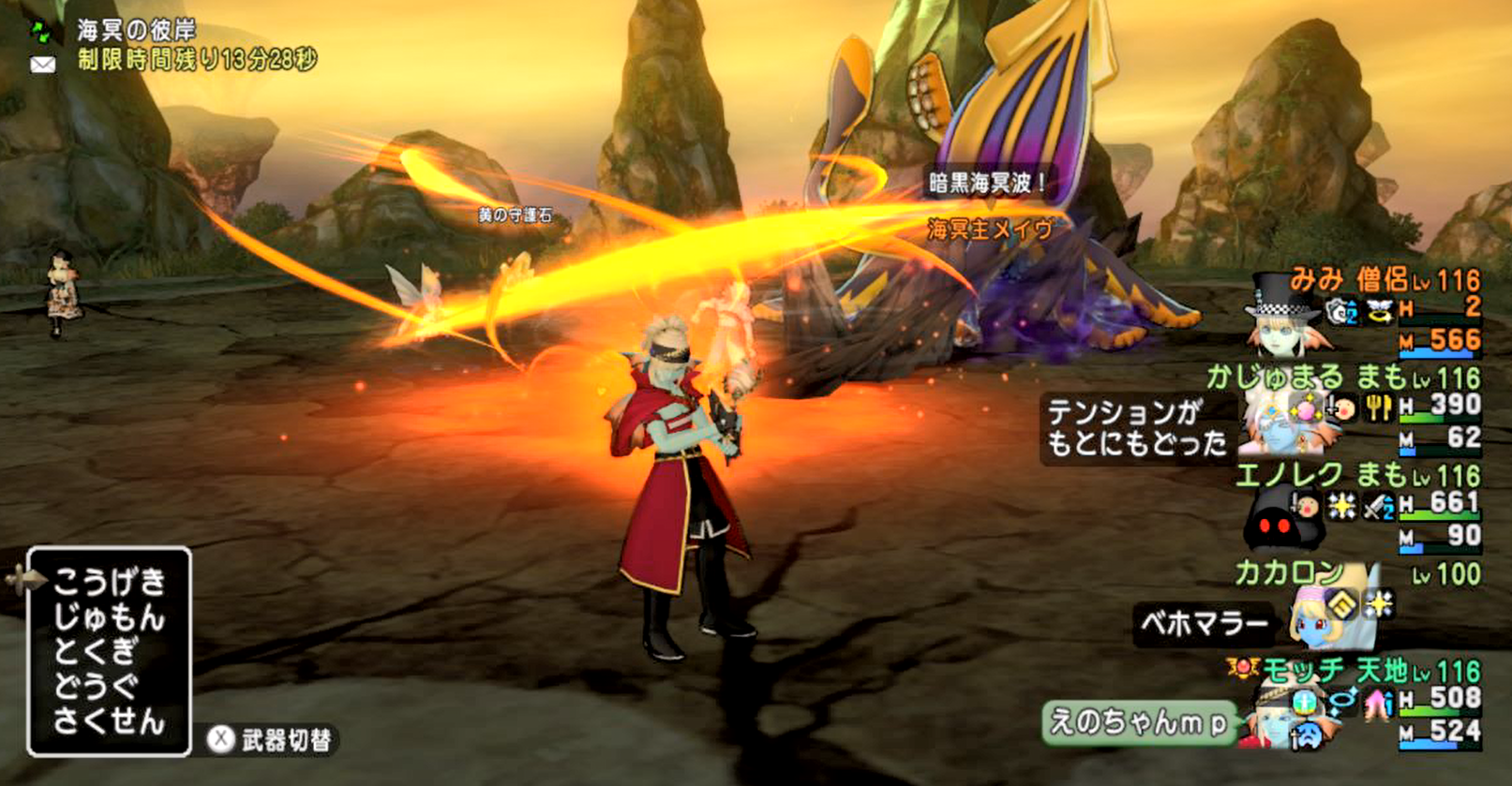
Task: Select the red crest icon before モッチ's name
Action: 1244,668
